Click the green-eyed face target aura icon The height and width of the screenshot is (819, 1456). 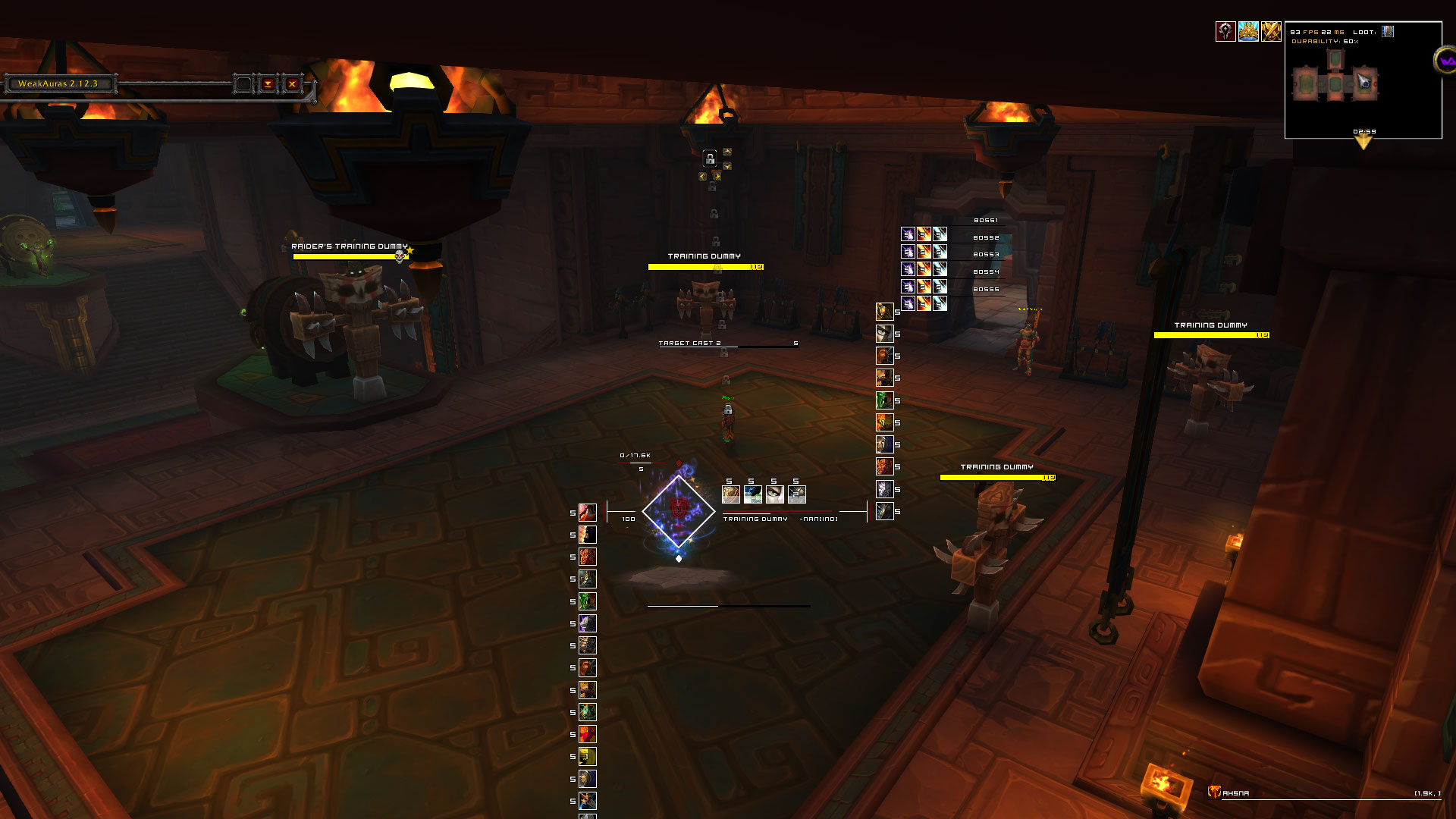tap(775, 494)
